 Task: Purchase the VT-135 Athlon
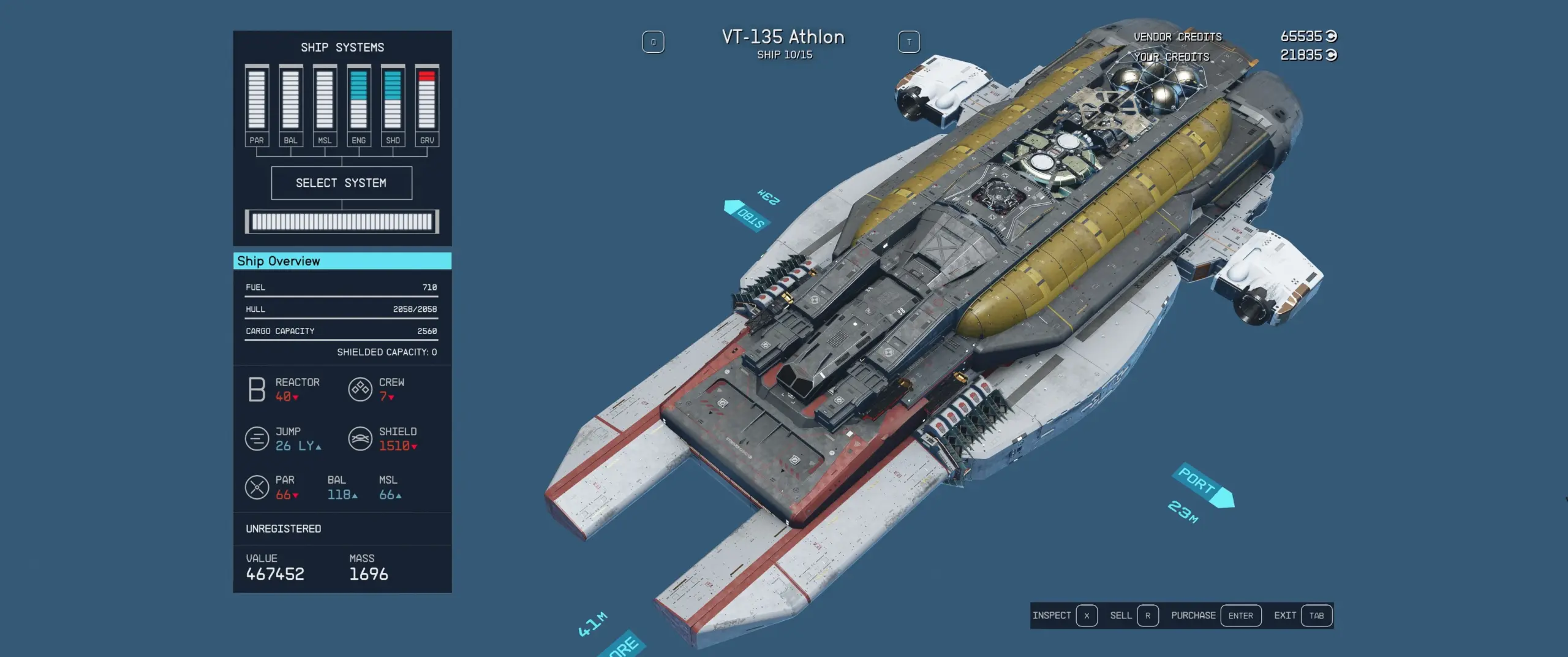1215,615
